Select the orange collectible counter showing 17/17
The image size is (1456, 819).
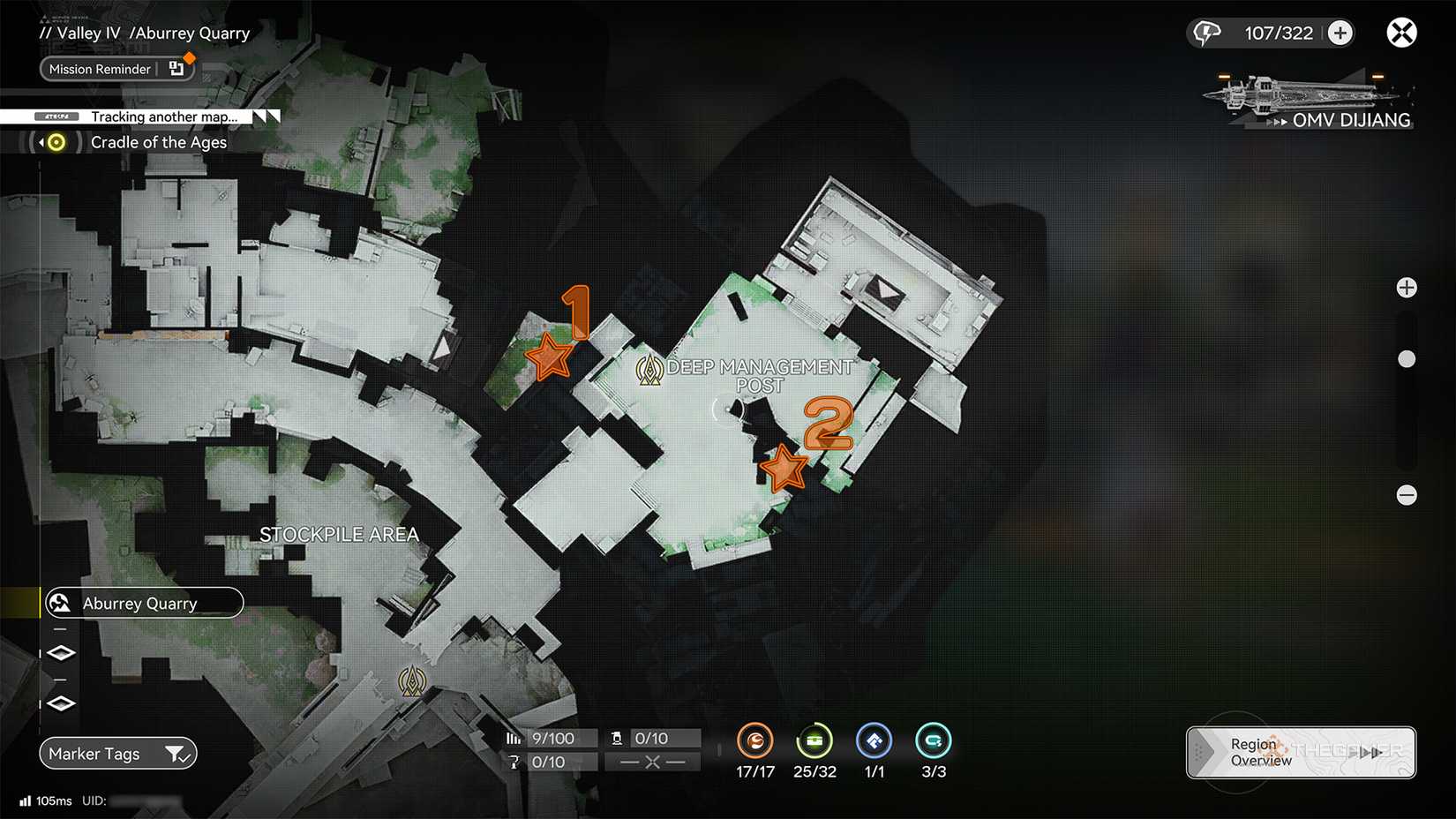(x=755, y=742)
